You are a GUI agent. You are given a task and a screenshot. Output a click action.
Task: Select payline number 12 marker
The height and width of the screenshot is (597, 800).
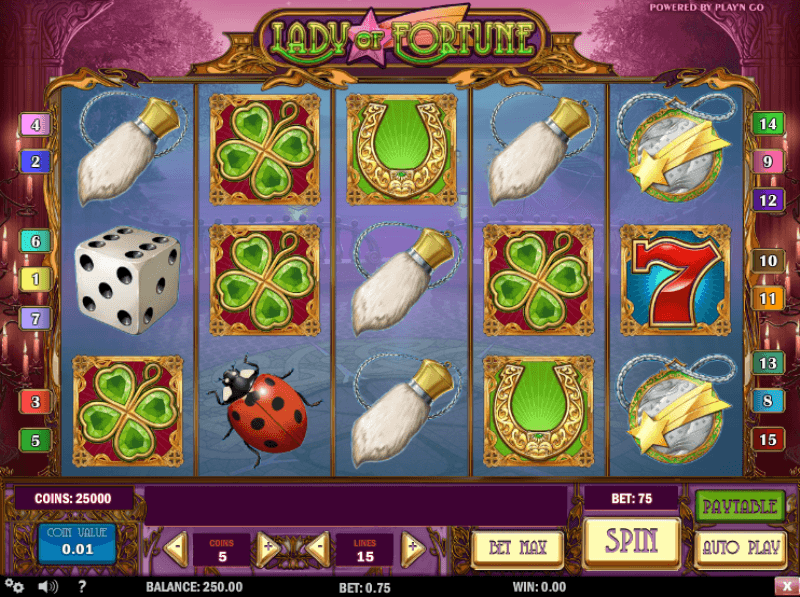tap(767, 201)
